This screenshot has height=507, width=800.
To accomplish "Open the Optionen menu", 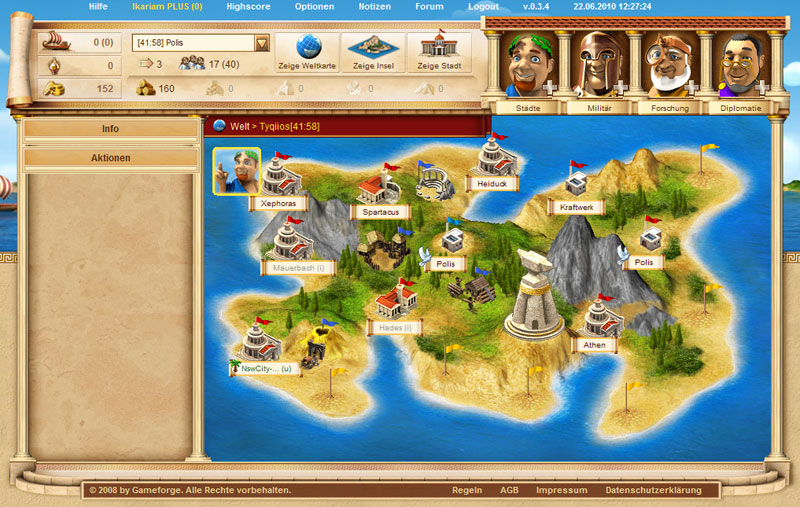I will [314, 6].
